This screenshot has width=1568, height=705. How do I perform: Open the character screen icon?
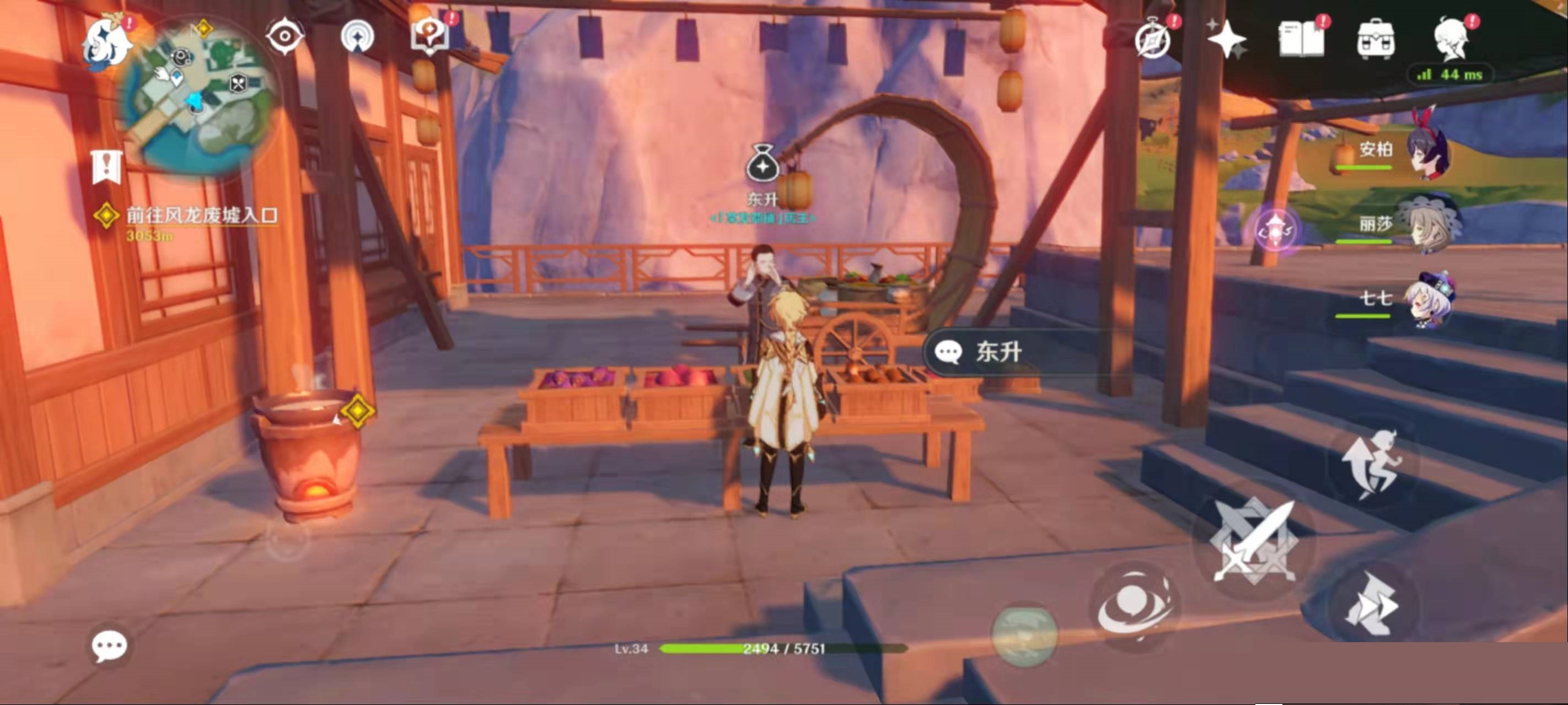click(1452, 40)
